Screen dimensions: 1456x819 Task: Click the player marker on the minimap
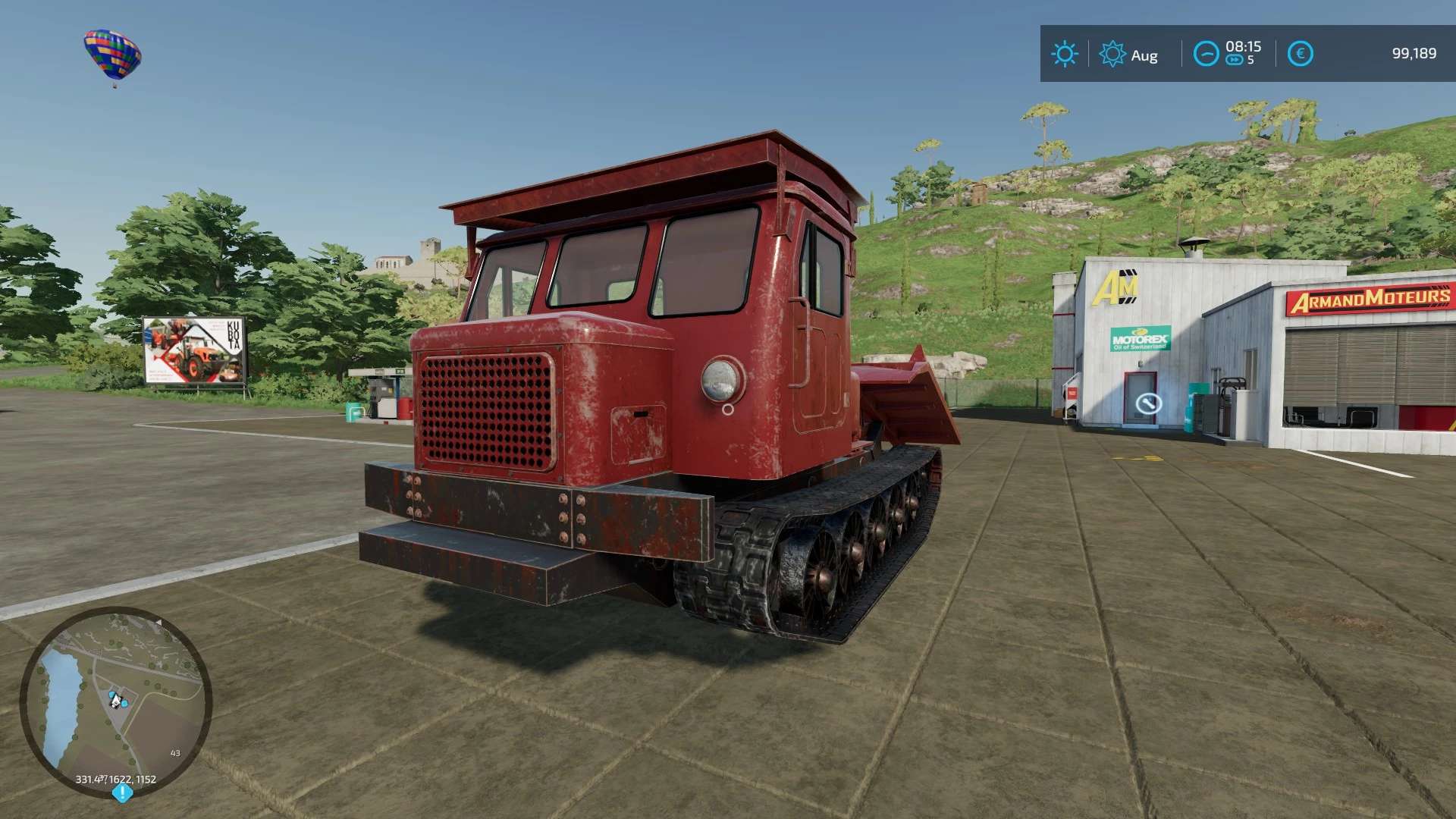[116, 700]
